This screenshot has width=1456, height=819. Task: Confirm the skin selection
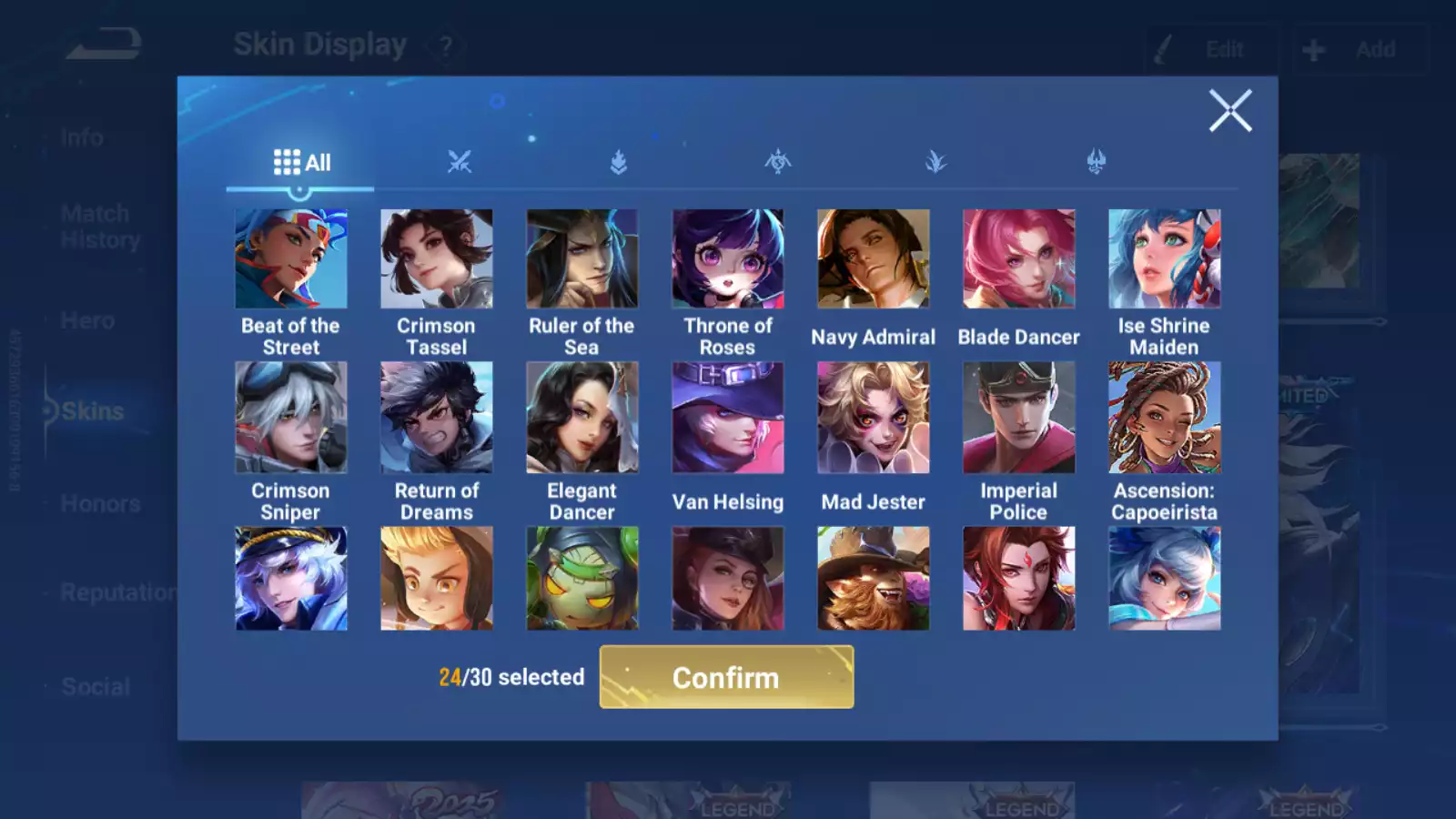click(726, 677)
